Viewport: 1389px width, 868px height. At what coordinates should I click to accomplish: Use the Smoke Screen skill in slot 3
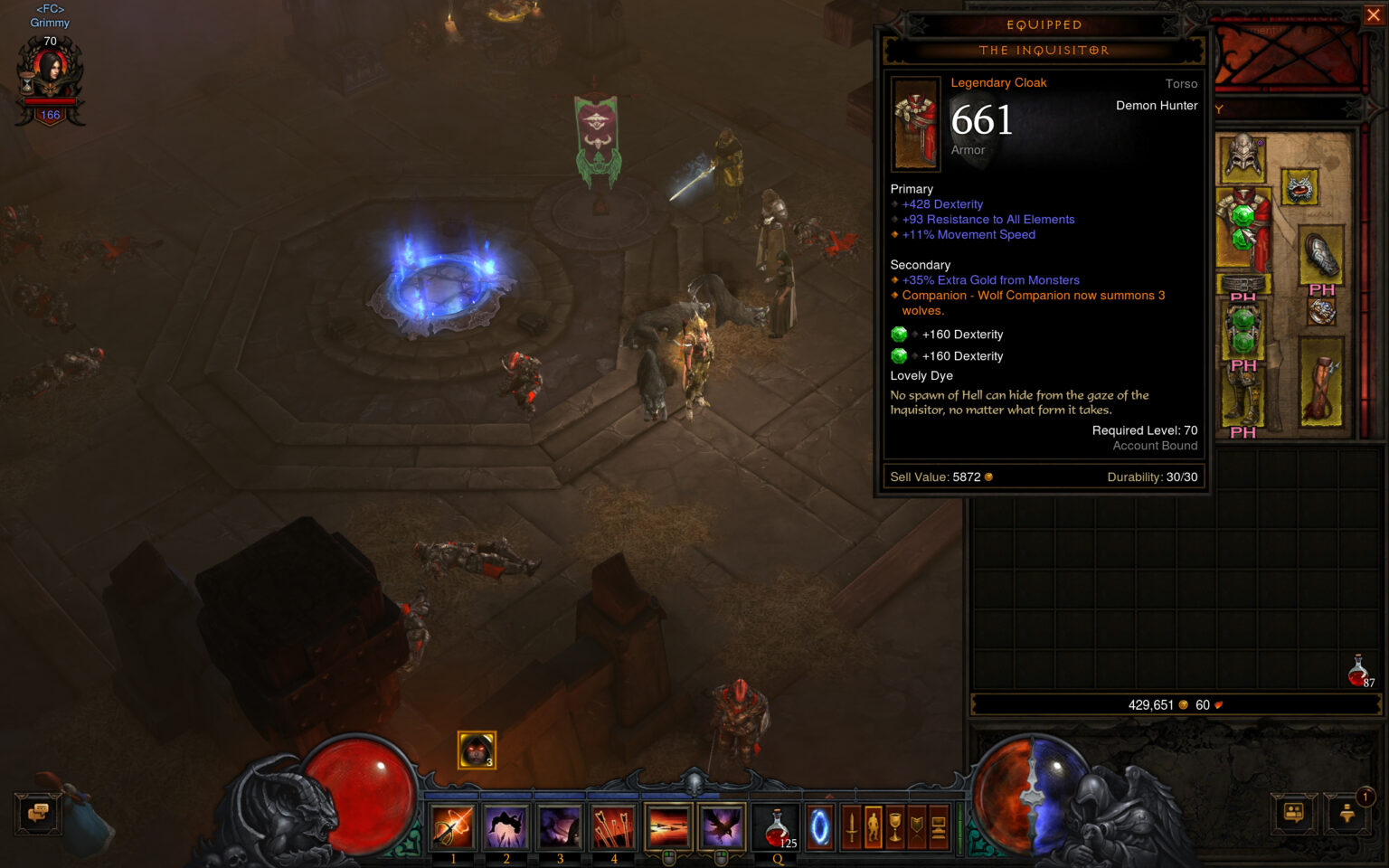pos(561,827)
